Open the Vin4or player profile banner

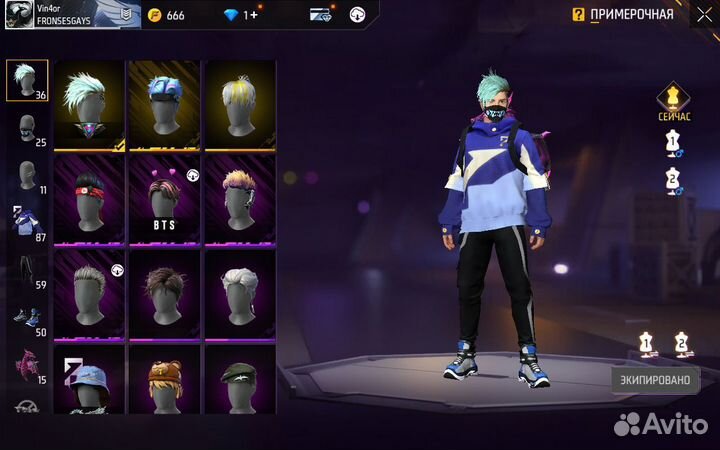click(70, 14)
